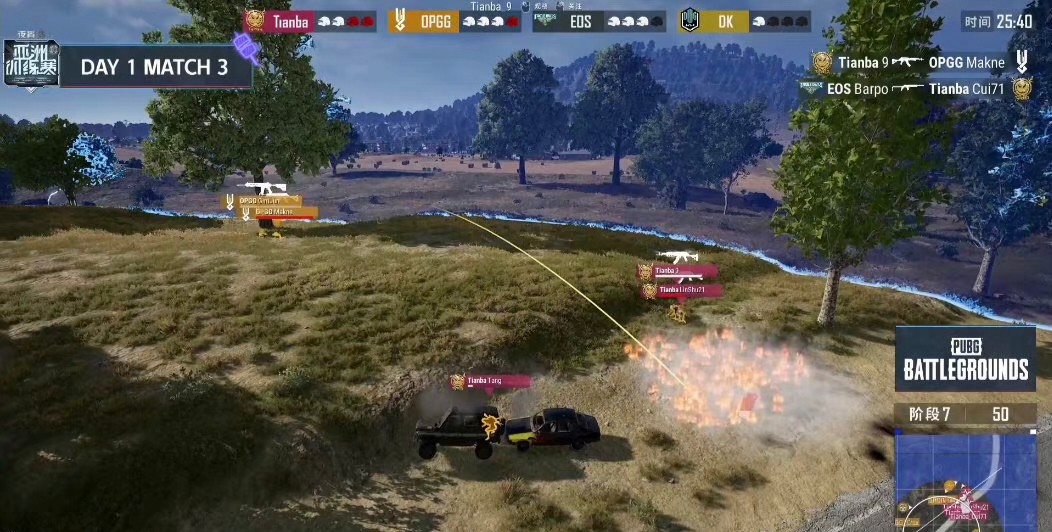
Task: Click the PUBG Battlegrounds logo
Action: pos(965,358)
